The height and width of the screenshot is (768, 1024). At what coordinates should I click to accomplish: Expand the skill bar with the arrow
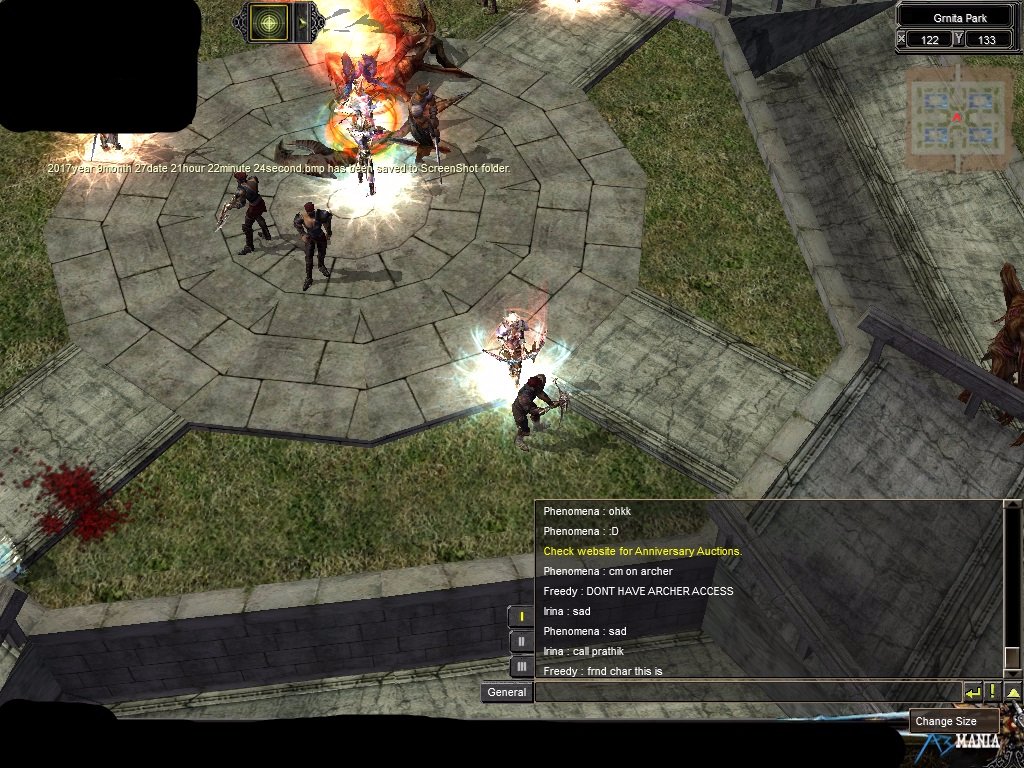[303, 22]
